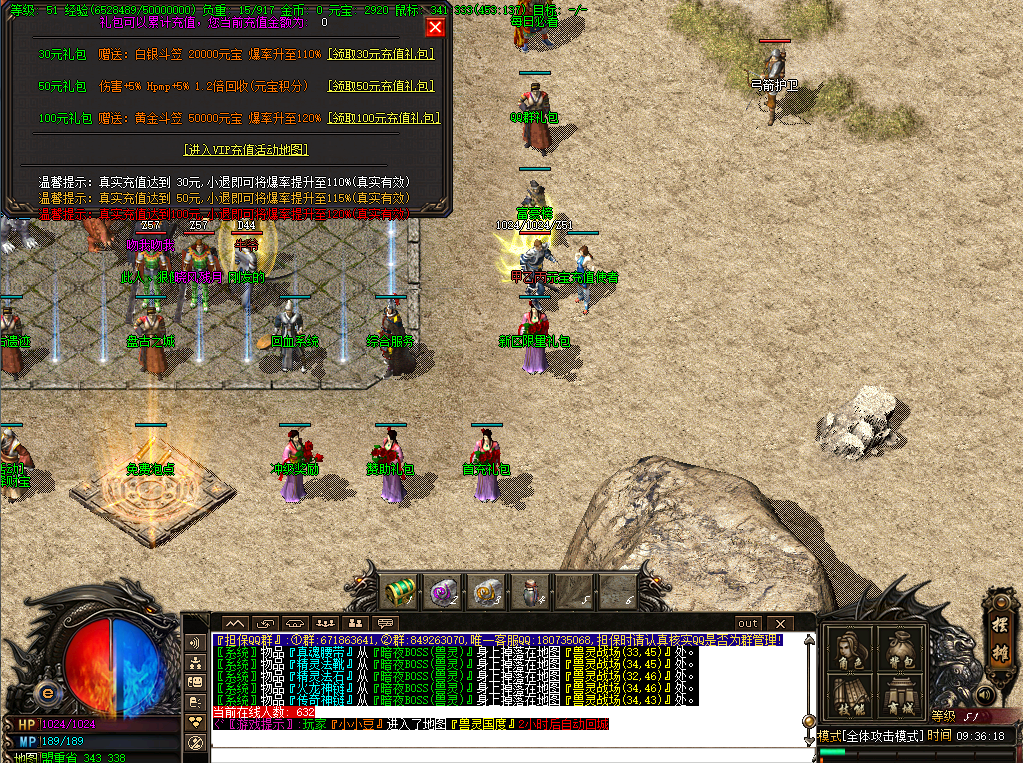Enter the VIP recharge activity map
This screenshot has height=763, width=1023.
point(245,150)
